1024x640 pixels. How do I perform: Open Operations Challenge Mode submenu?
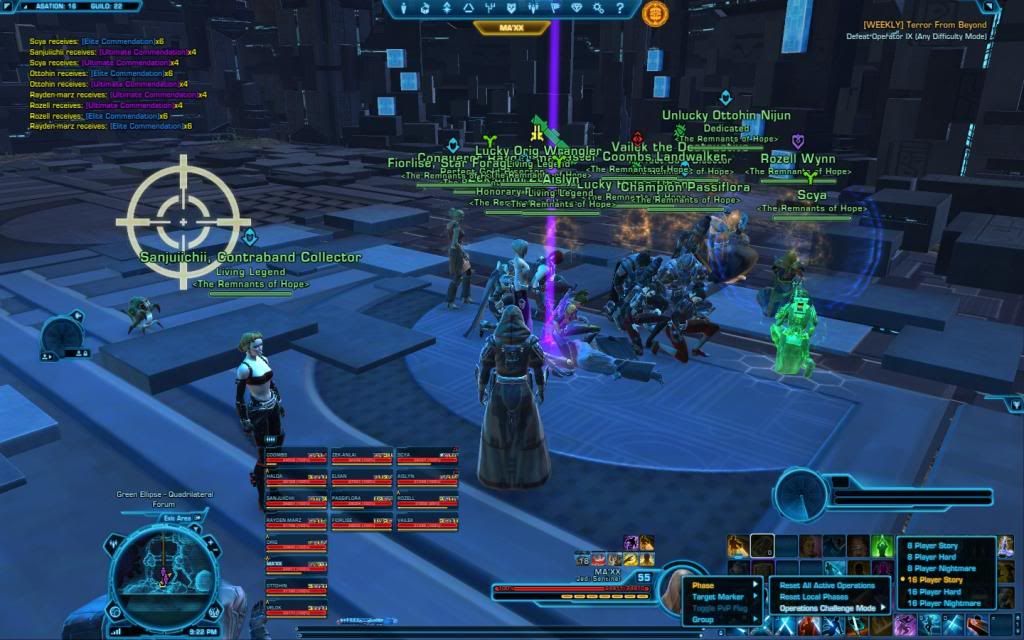click(x=828, y=608)
